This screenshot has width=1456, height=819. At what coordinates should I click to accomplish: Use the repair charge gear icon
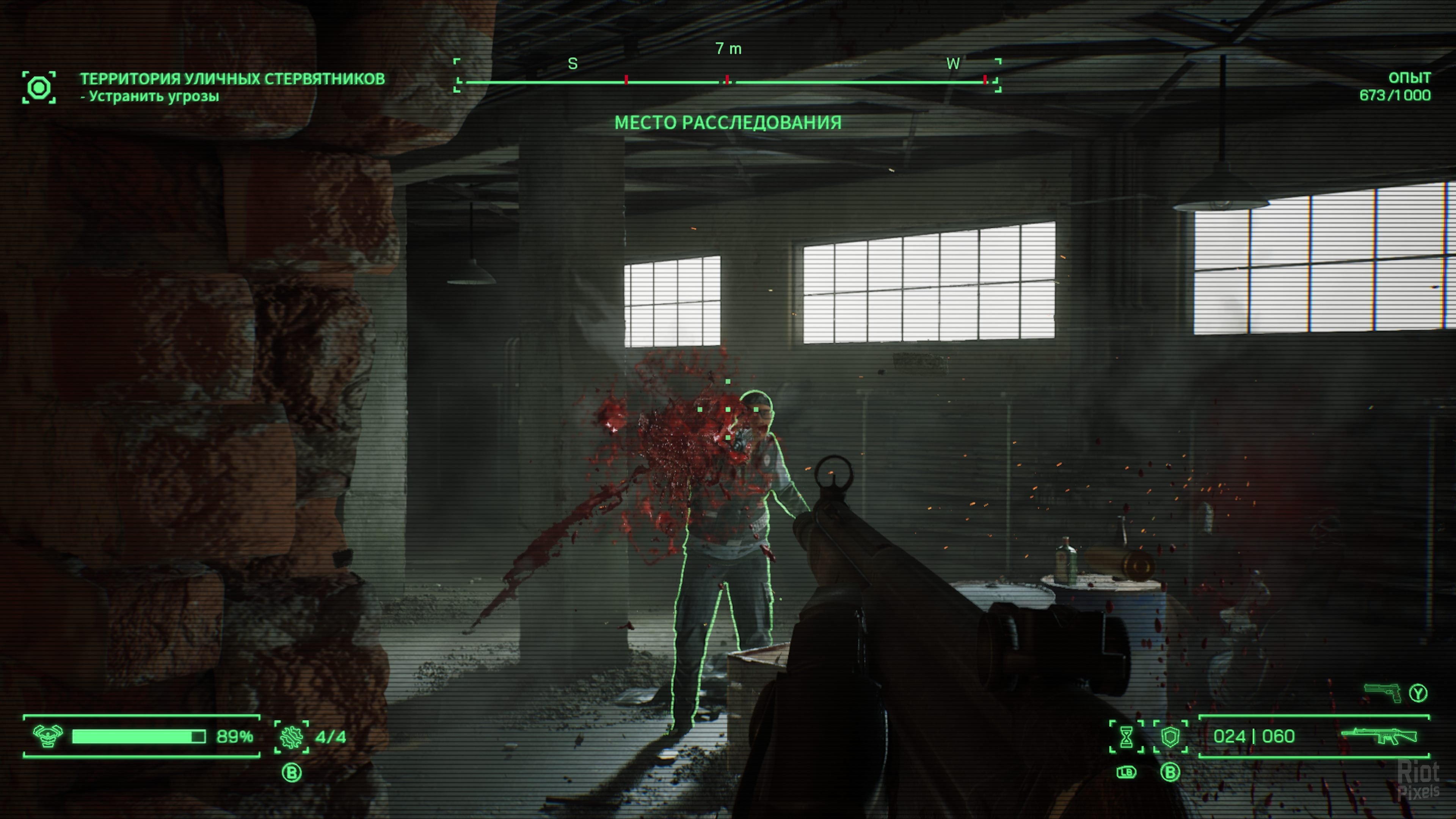point(292,737)
